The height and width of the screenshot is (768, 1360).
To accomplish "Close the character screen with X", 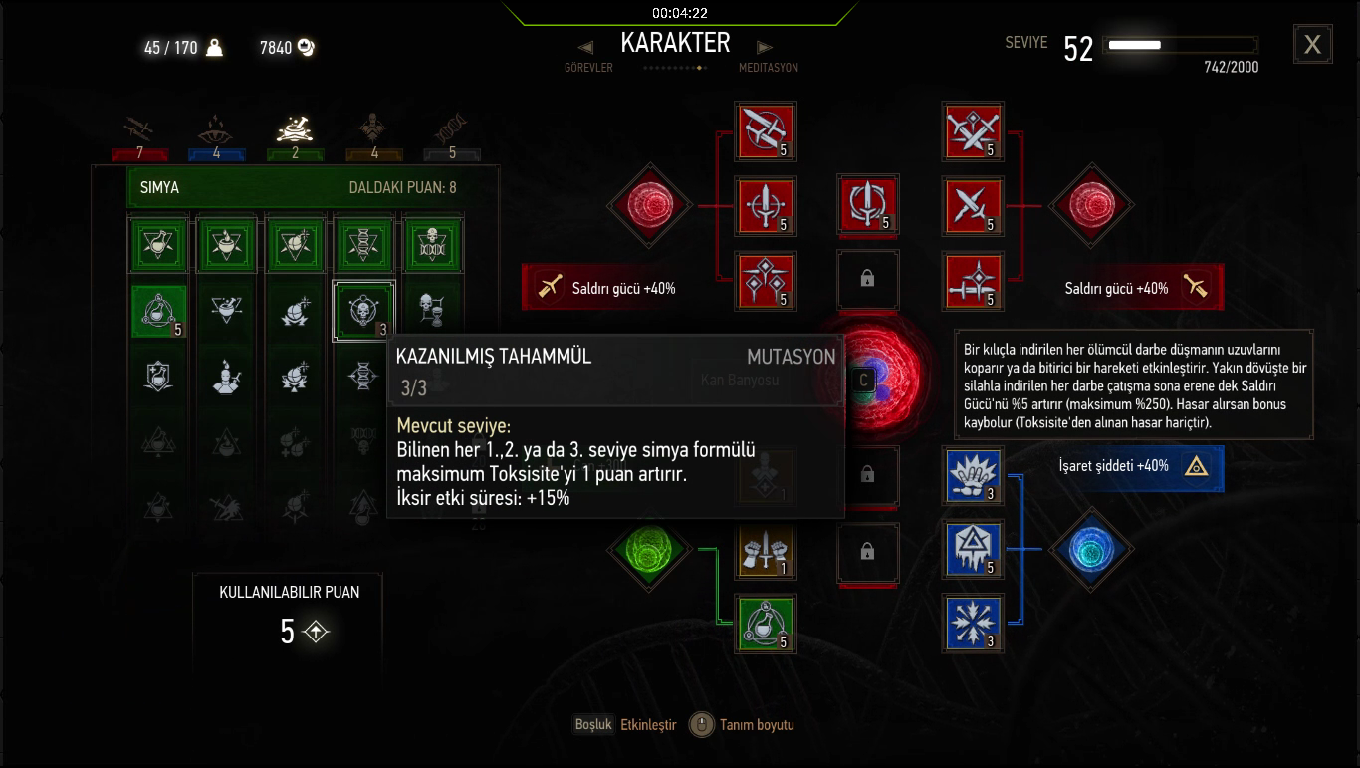I will [x=1312, y=45].
